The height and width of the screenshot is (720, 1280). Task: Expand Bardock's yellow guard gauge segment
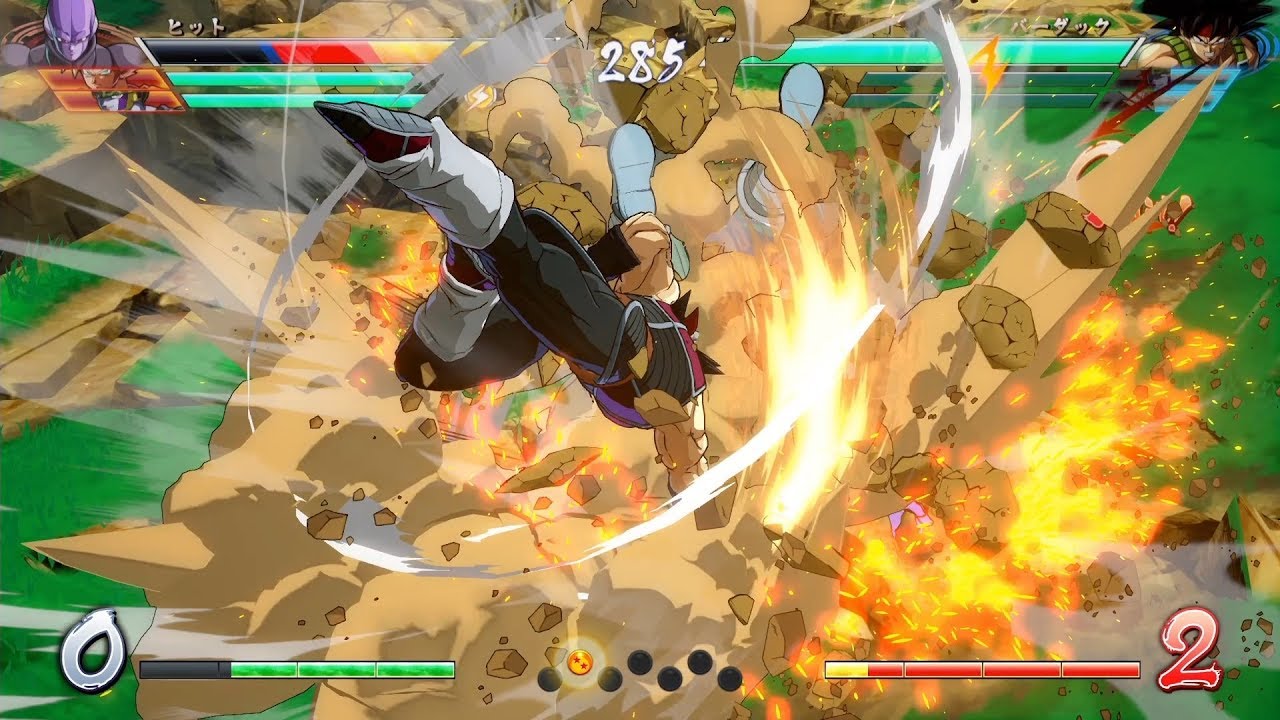pos(846,668)
